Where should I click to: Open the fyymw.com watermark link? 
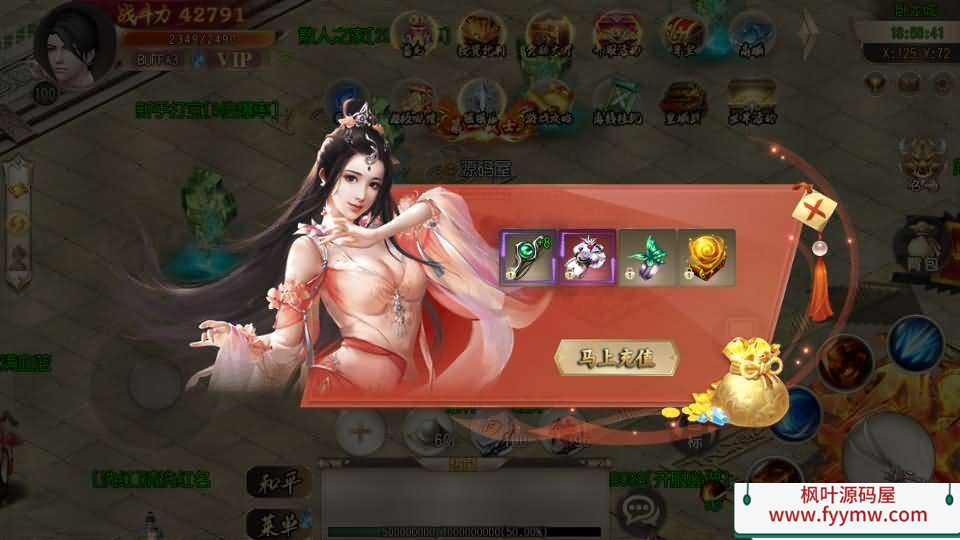pos(848,515)
